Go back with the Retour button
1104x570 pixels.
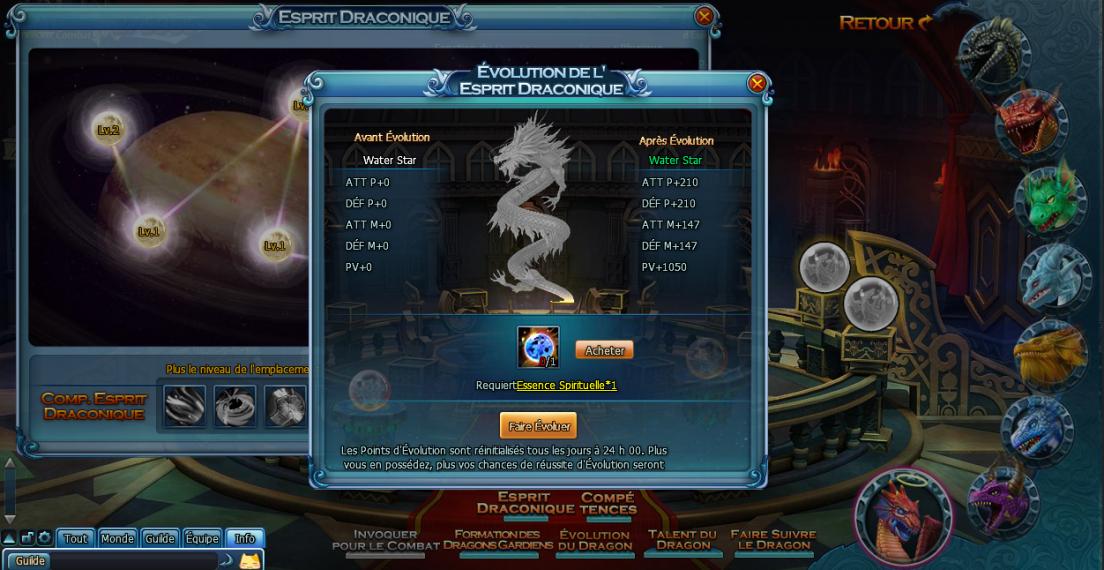(885, 22)
